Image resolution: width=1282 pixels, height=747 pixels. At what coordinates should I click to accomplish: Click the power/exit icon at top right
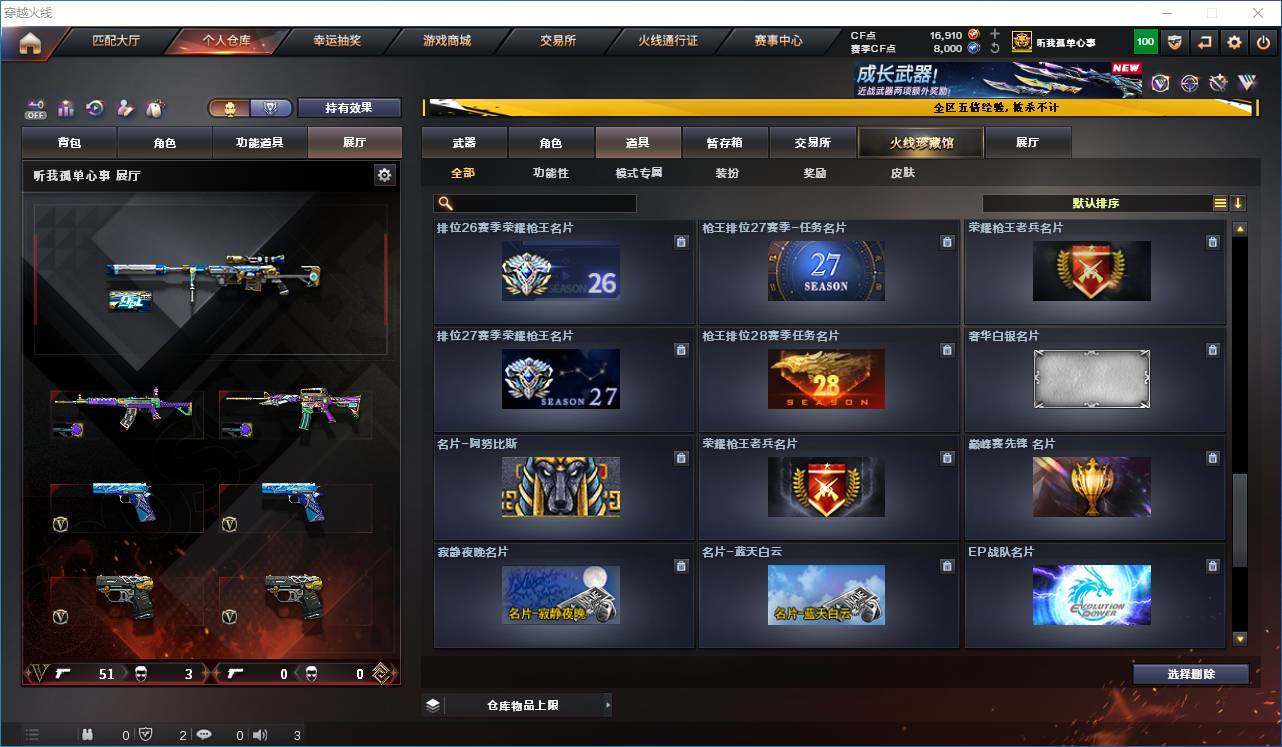point(1262,41)
